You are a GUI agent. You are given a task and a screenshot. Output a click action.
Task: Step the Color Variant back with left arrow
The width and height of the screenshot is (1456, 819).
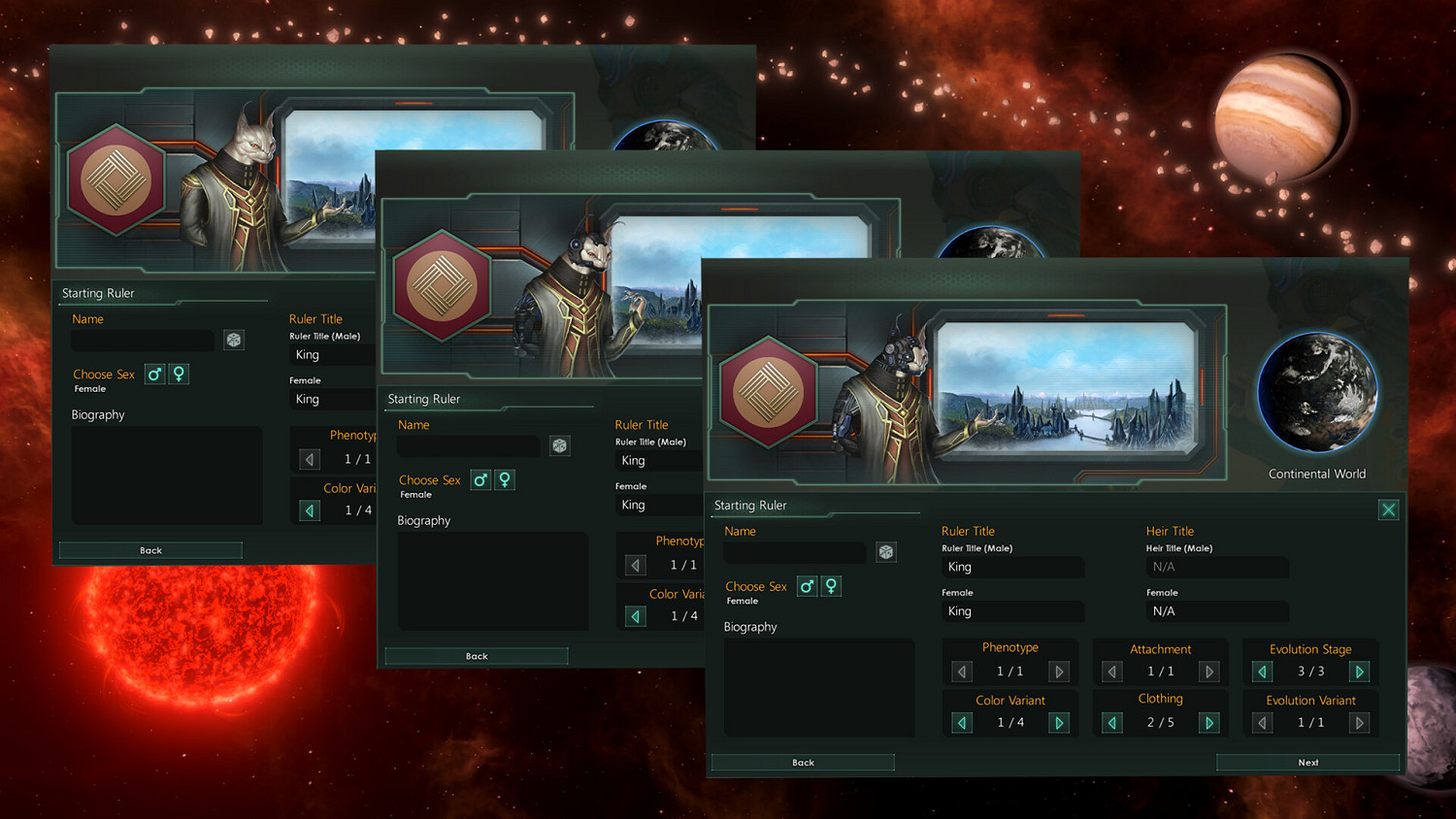(961, 722)
